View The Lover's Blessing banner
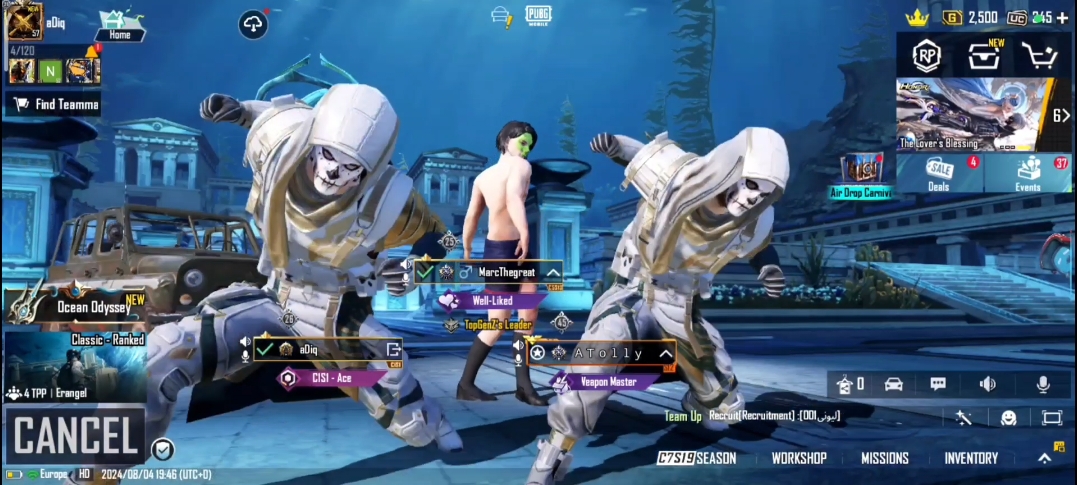This screenshot has width=1077, height=485. tap(972, 114)
